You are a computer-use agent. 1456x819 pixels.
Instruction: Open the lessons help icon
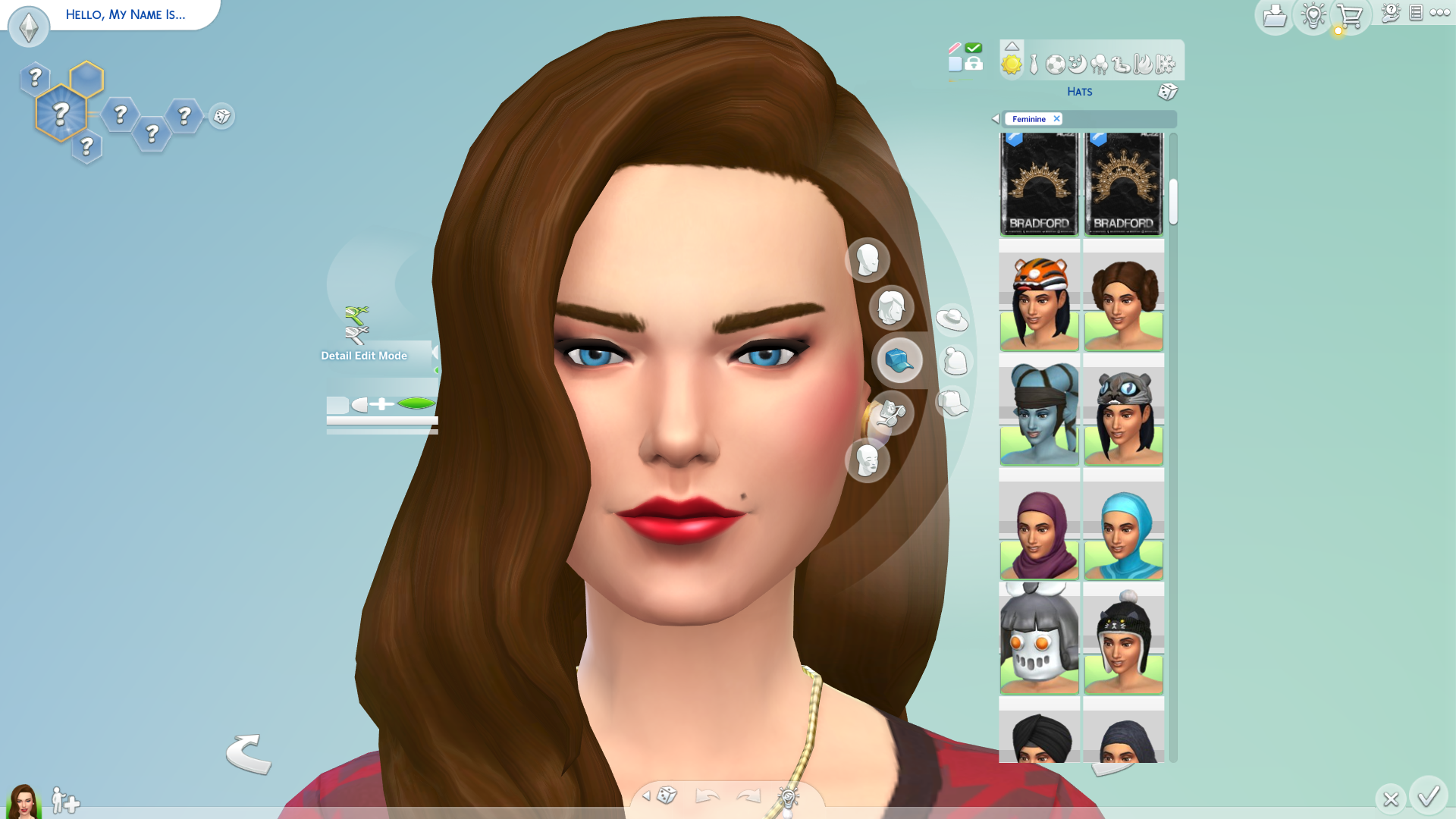point(1391,14)
